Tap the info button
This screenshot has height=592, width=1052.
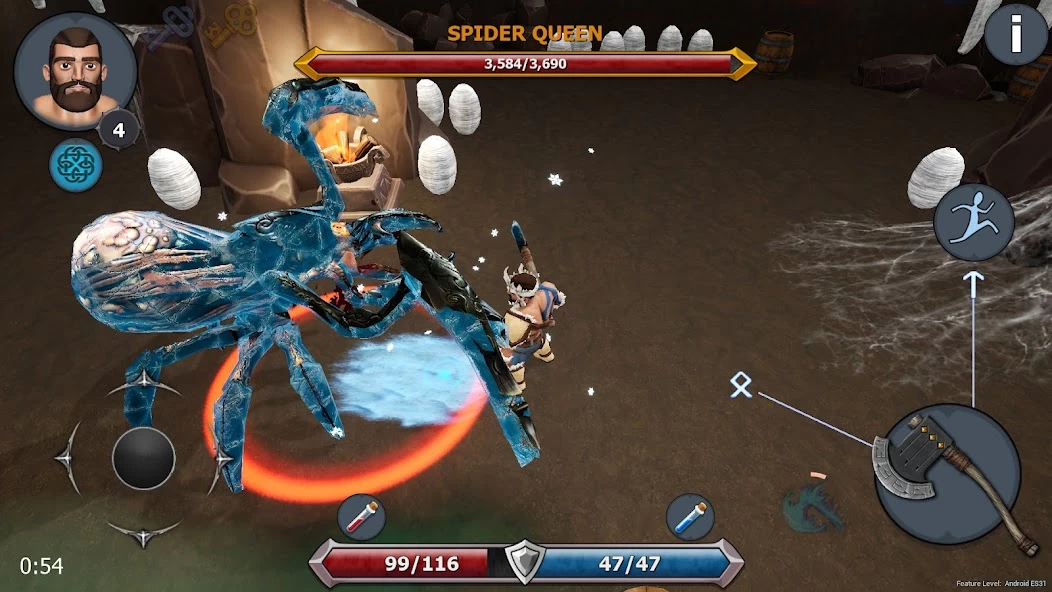click(1016, 36)
